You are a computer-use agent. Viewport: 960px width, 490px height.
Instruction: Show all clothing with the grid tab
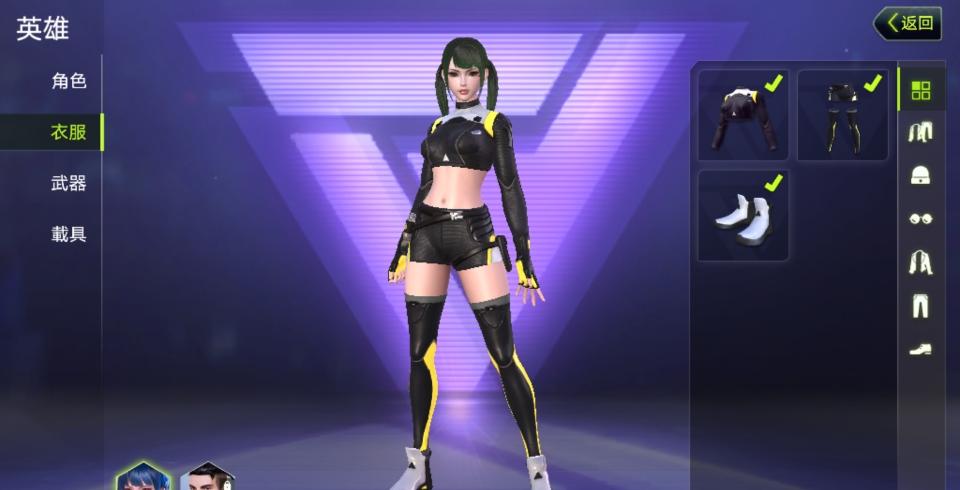[x=920, y=90]
